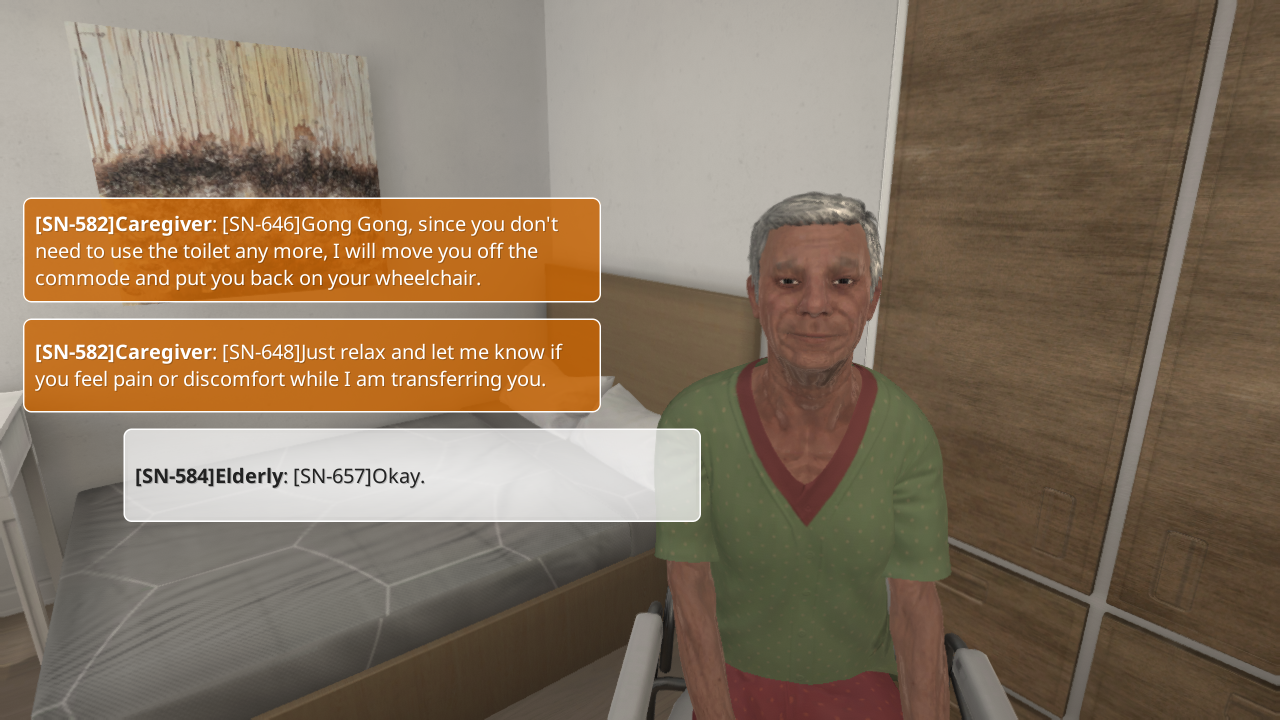Select the caregiver line about moving off the commode
This screenshot has height=720, width=1280.
[312, 250]
